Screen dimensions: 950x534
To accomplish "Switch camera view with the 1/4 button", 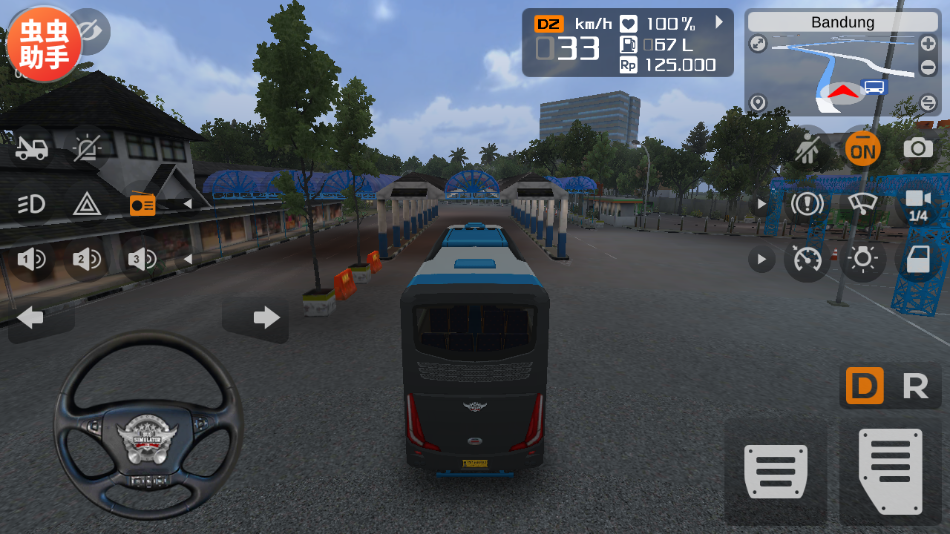I will (917, 205).
